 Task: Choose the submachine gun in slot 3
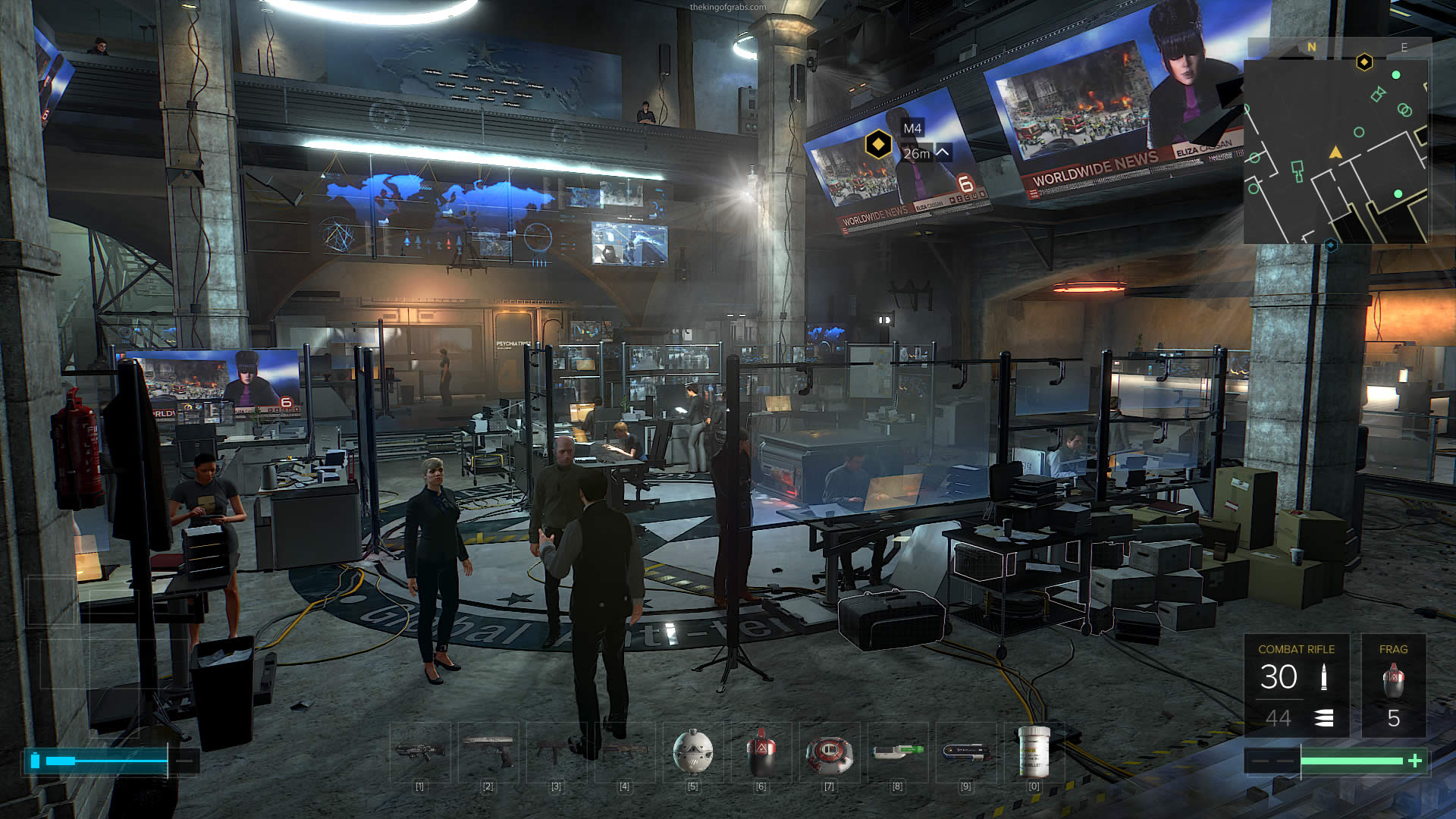pos(557,752)
